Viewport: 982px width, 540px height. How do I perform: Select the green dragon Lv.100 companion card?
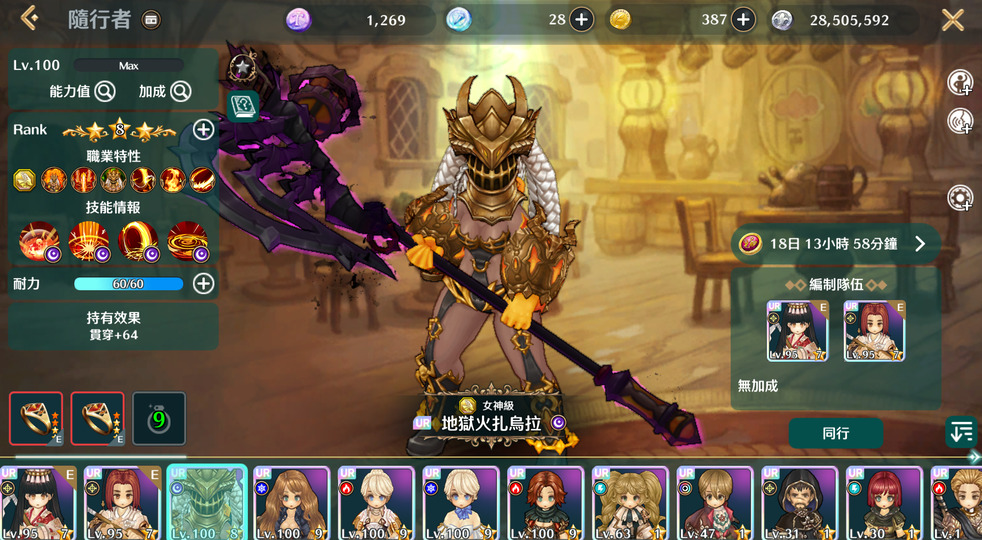(x=206, y=503)
